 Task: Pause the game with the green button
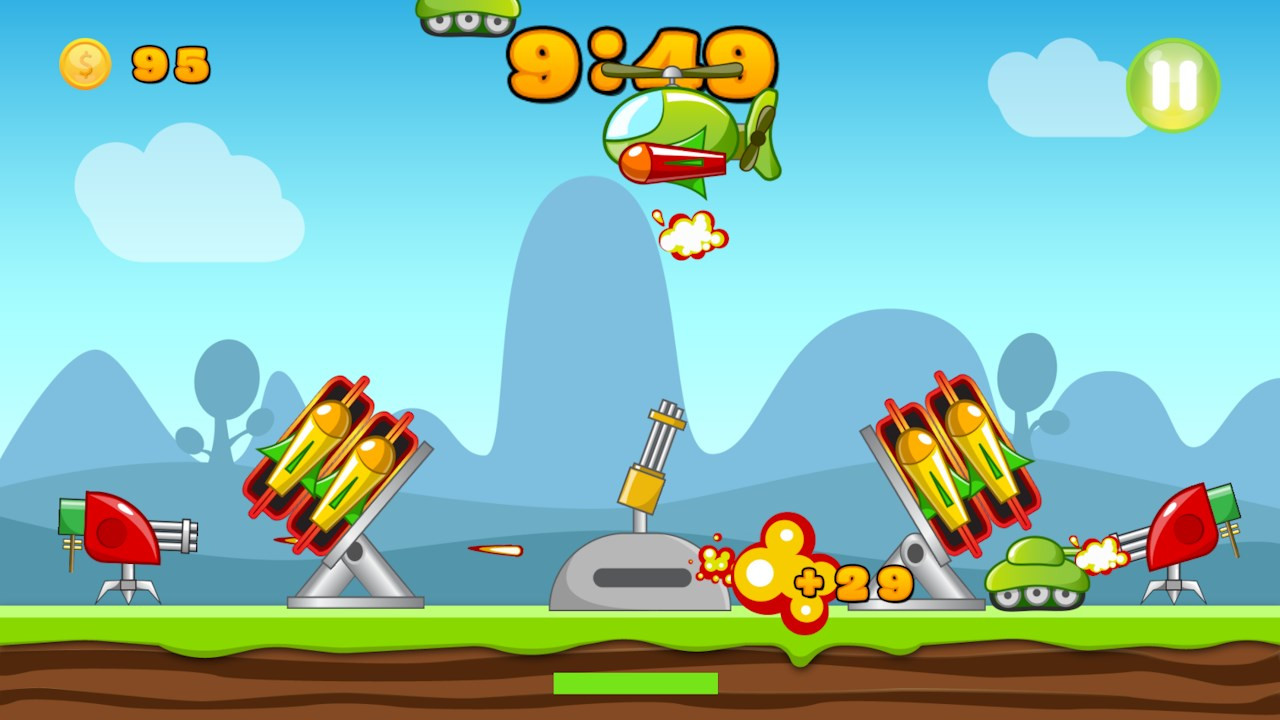[x=1173, y=85]
